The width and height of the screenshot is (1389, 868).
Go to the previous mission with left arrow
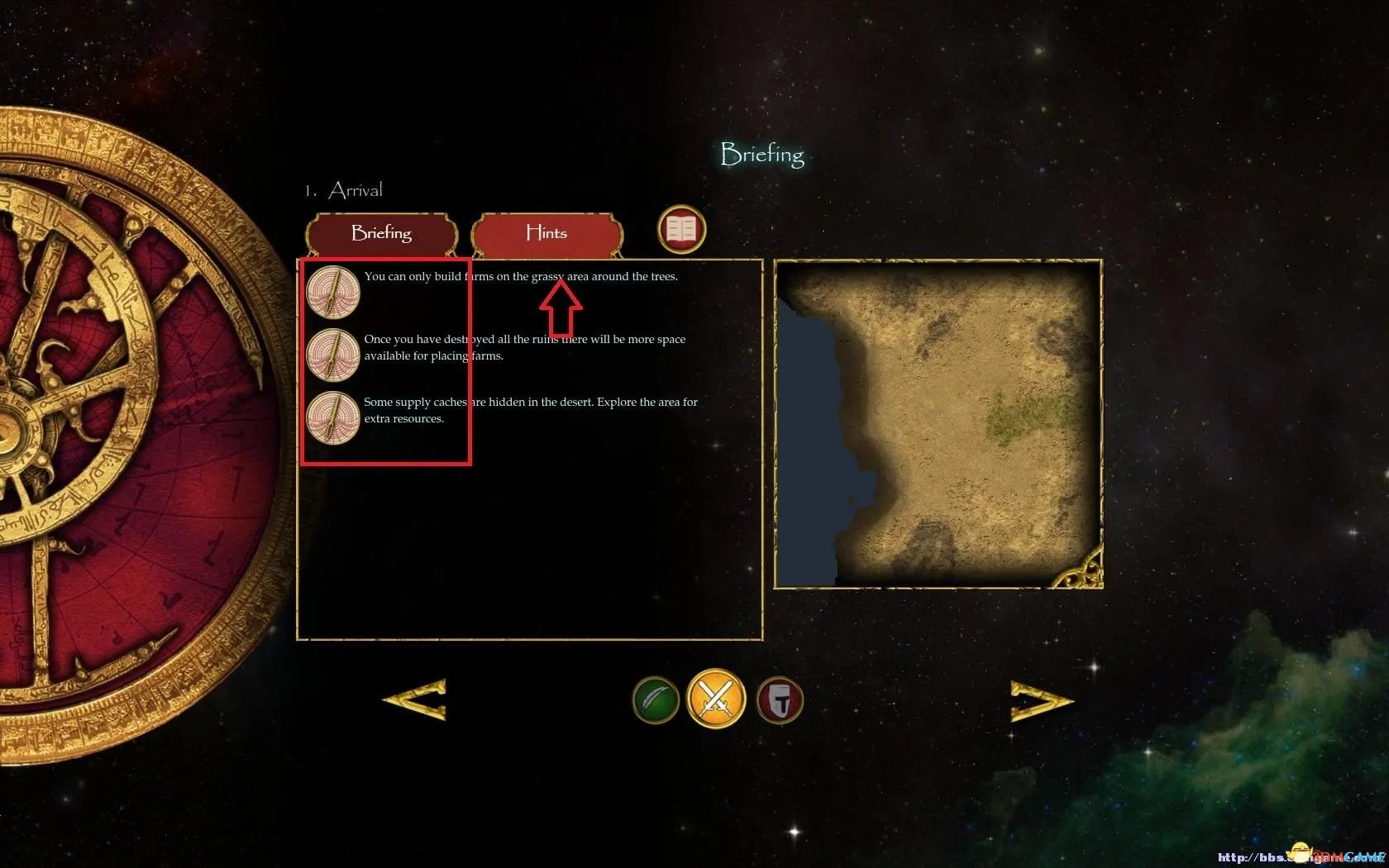pos(416,699)
